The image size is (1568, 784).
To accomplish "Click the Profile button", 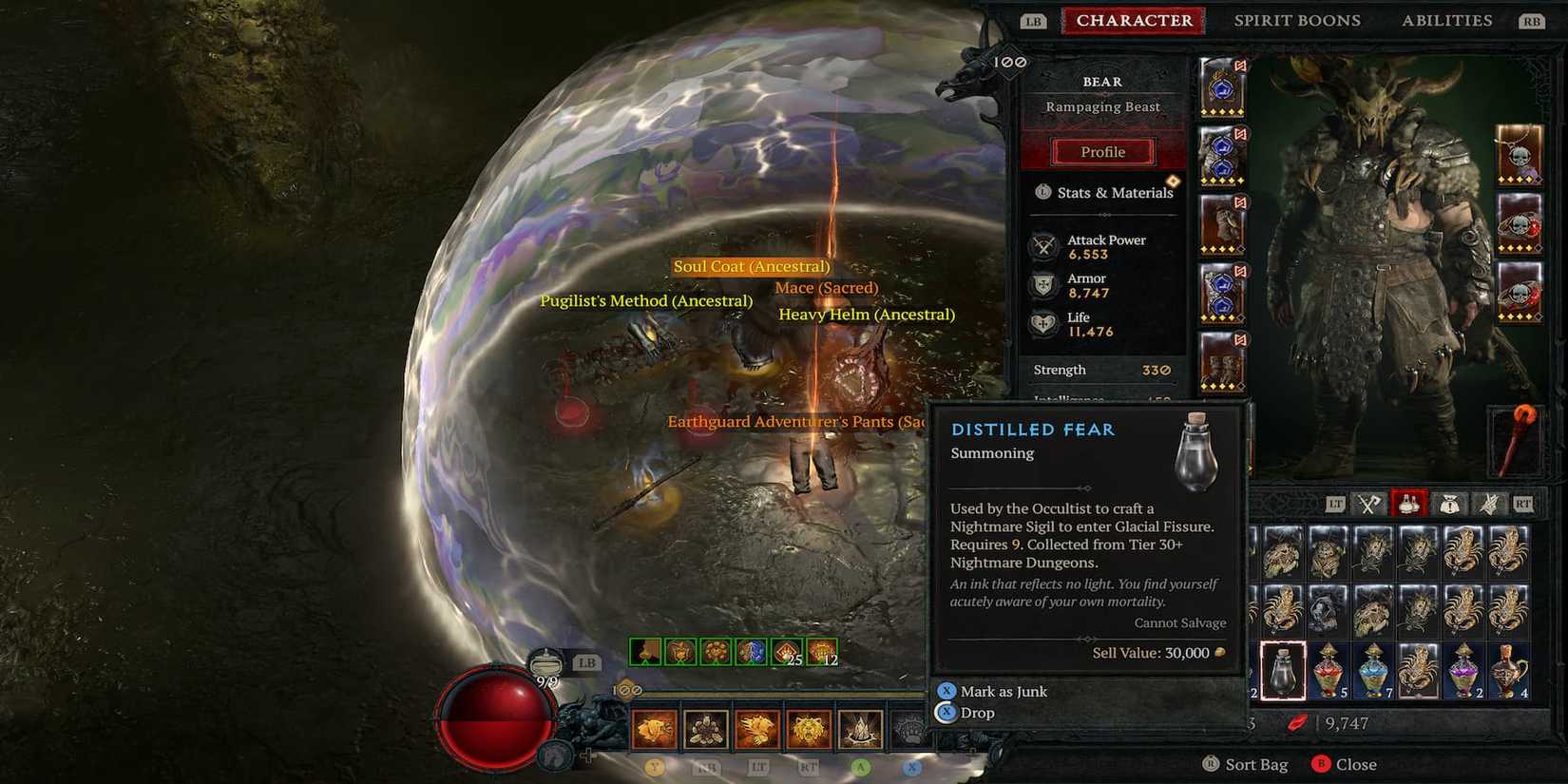I will [1101, 151].
